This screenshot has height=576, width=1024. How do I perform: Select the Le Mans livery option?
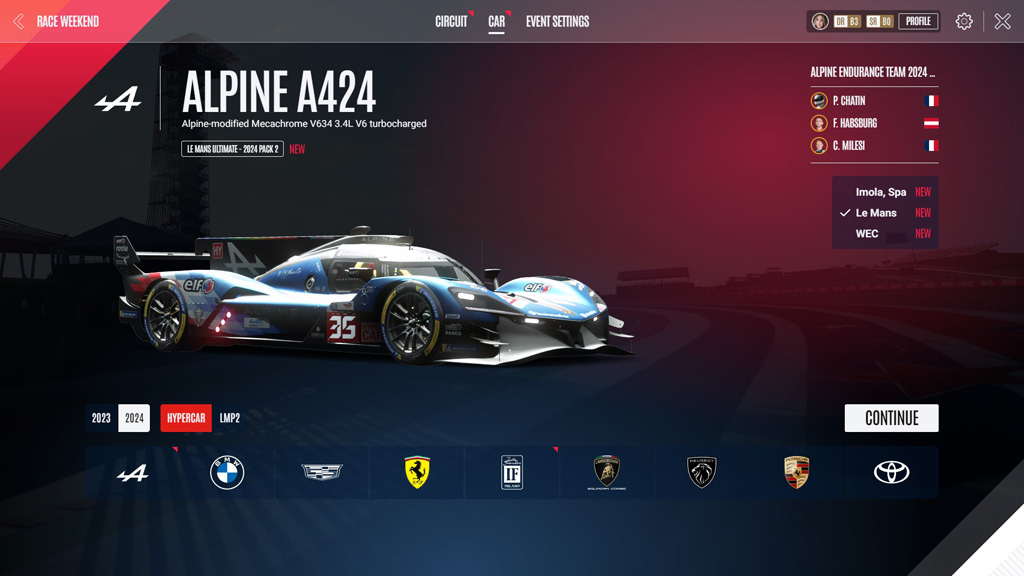(x=876, y=213)
